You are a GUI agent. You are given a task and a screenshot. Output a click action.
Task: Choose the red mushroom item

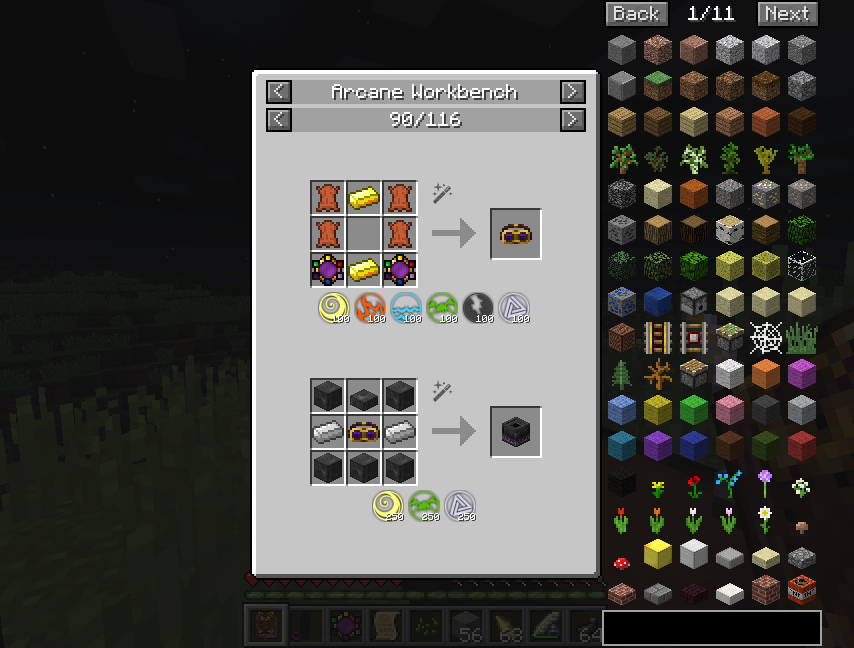click(x=622, y=562)
